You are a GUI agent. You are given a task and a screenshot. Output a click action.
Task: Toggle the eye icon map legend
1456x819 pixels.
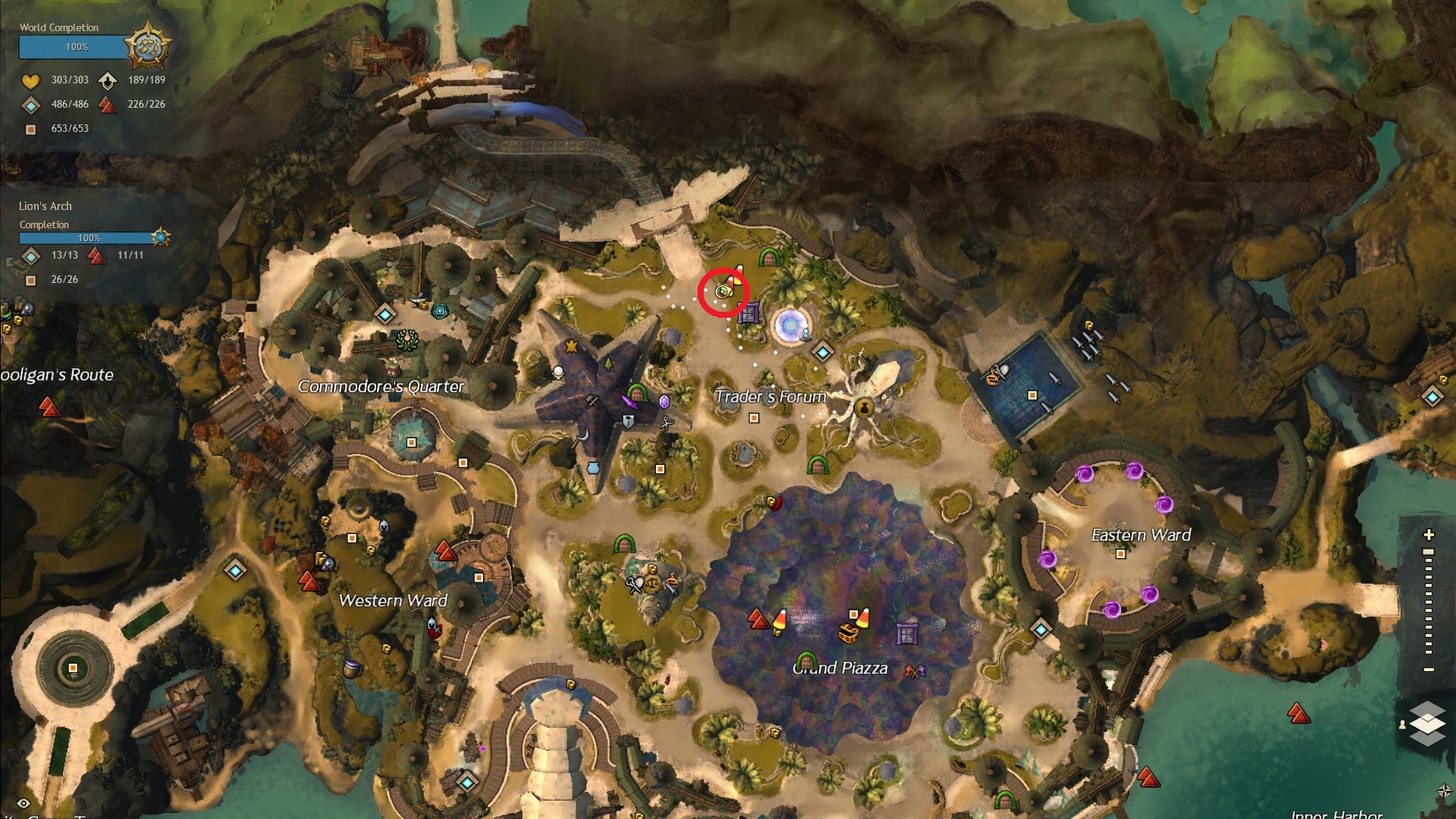pos(24,804)
